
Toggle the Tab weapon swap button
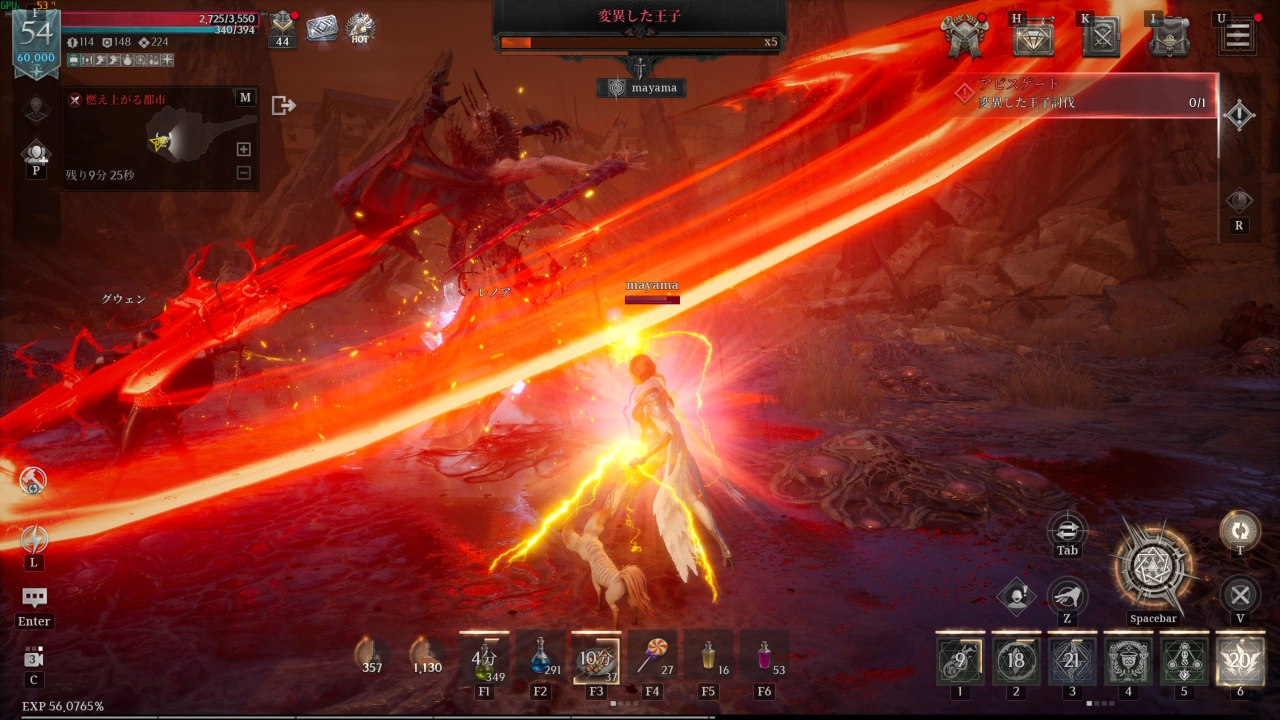tap(1067, 529)
